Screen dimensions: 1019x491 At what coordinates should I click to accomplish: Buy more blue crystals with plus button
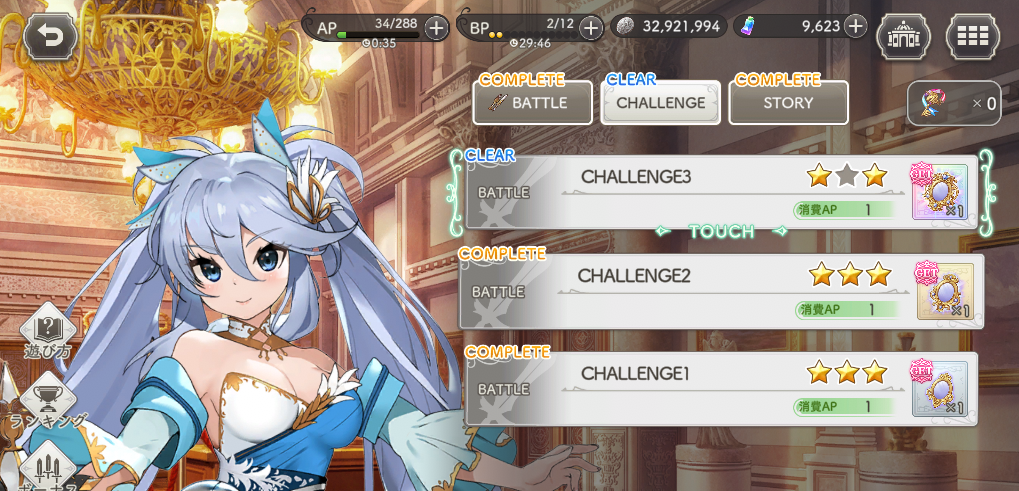855,26
